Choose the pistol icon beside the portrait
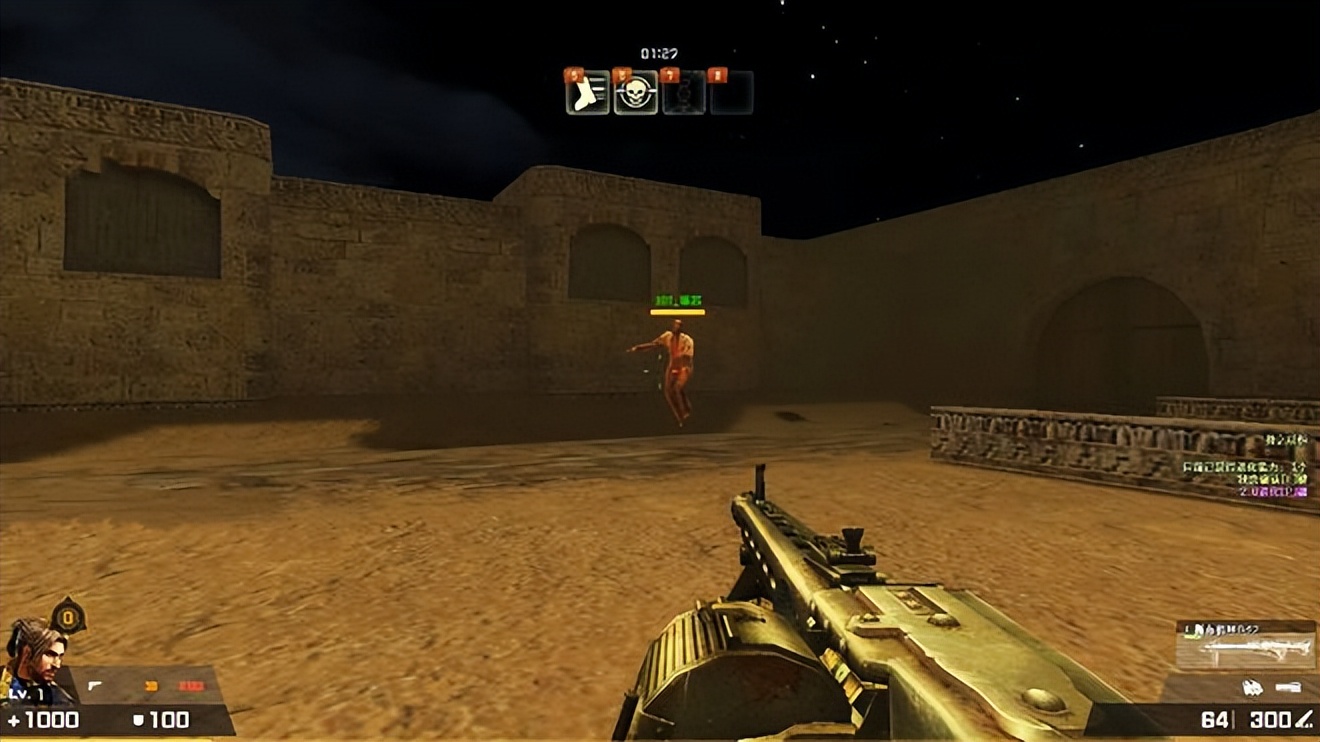Image resolution: width=1320 pixels, height=742 pixels. 95,686
